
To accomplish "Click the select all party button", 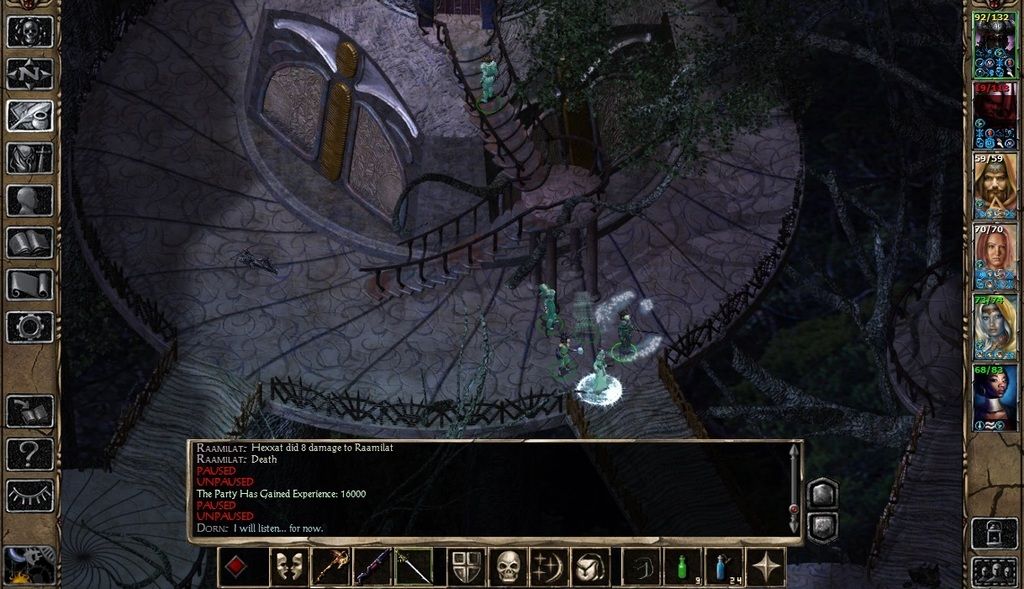I will [x=994, y=570].
